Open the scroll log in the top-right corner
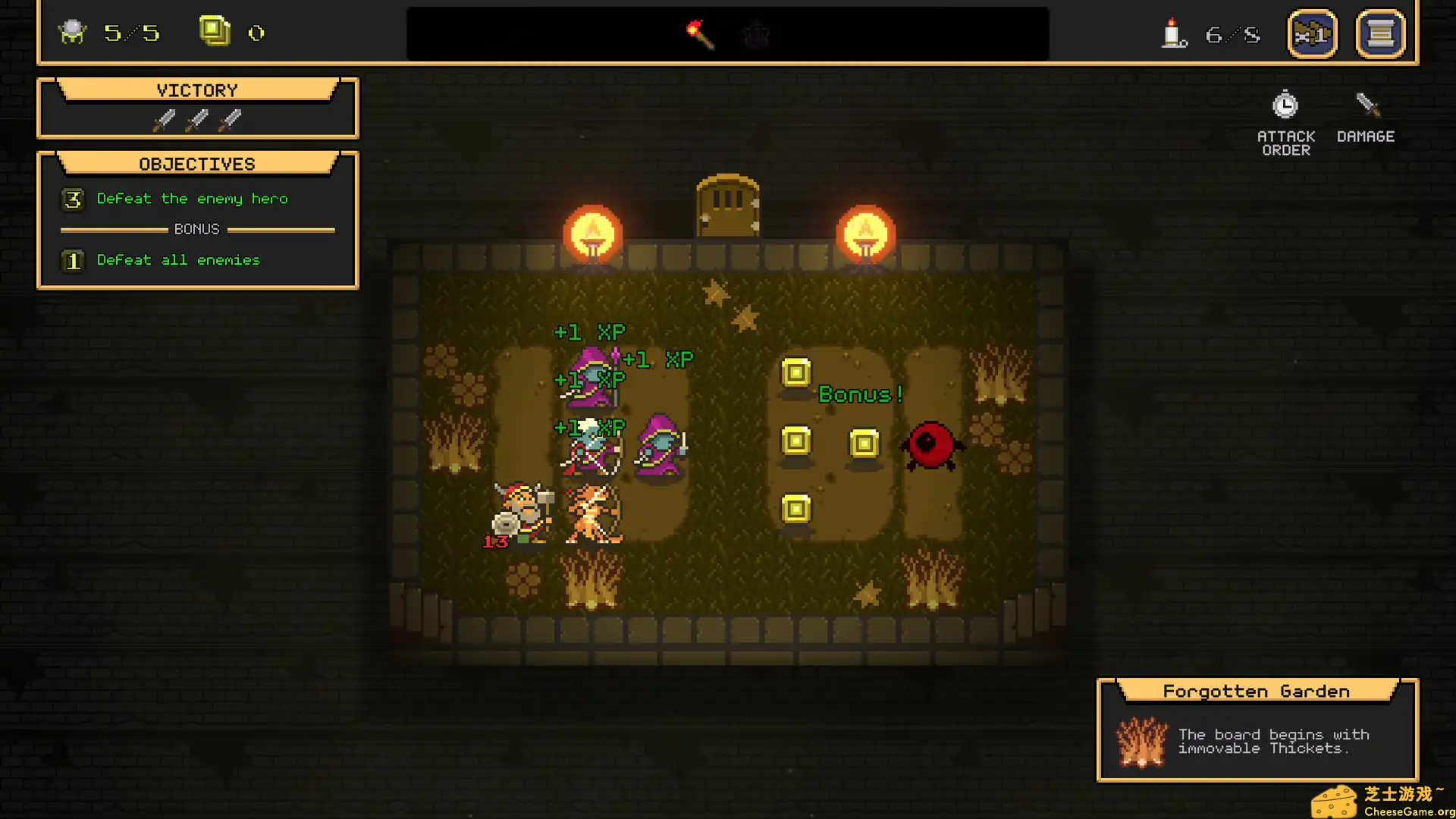The width and height of the screenshot is (1456, 819). [1380, 33]
